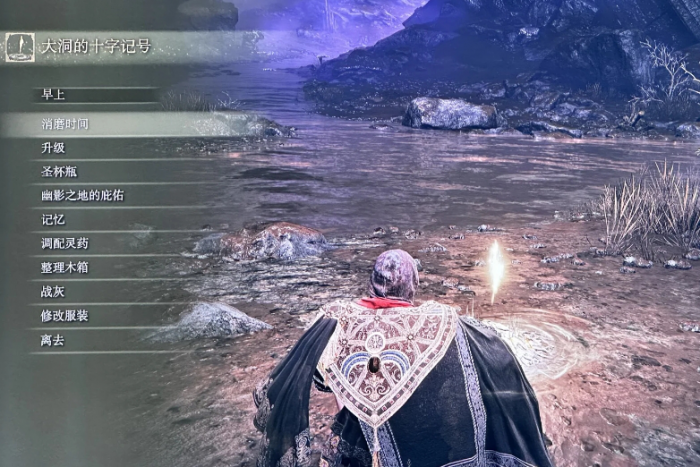The height and width of the screenshot is (467, 700).
Task: Select 消磨时间 to pass time
Action: click(x=66, y=124)
